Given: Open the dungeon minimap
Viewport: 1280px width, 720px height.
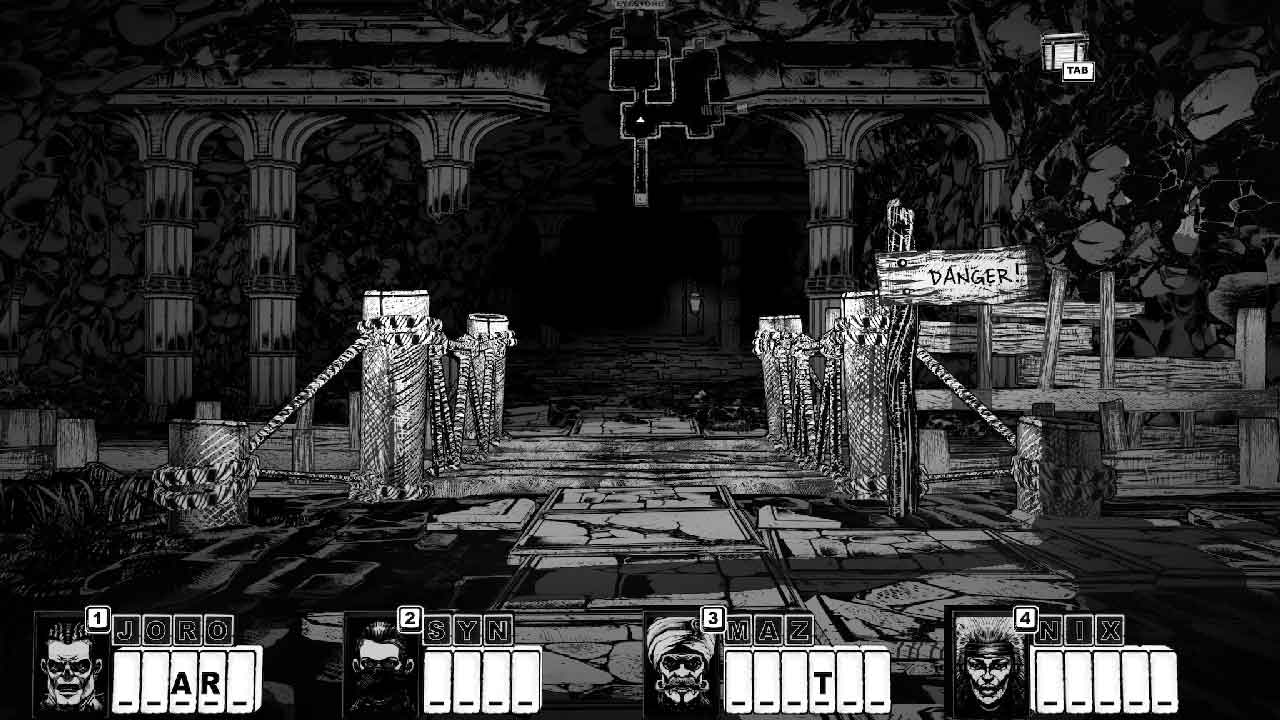Looking at the screenshot, I should [668, 100].
